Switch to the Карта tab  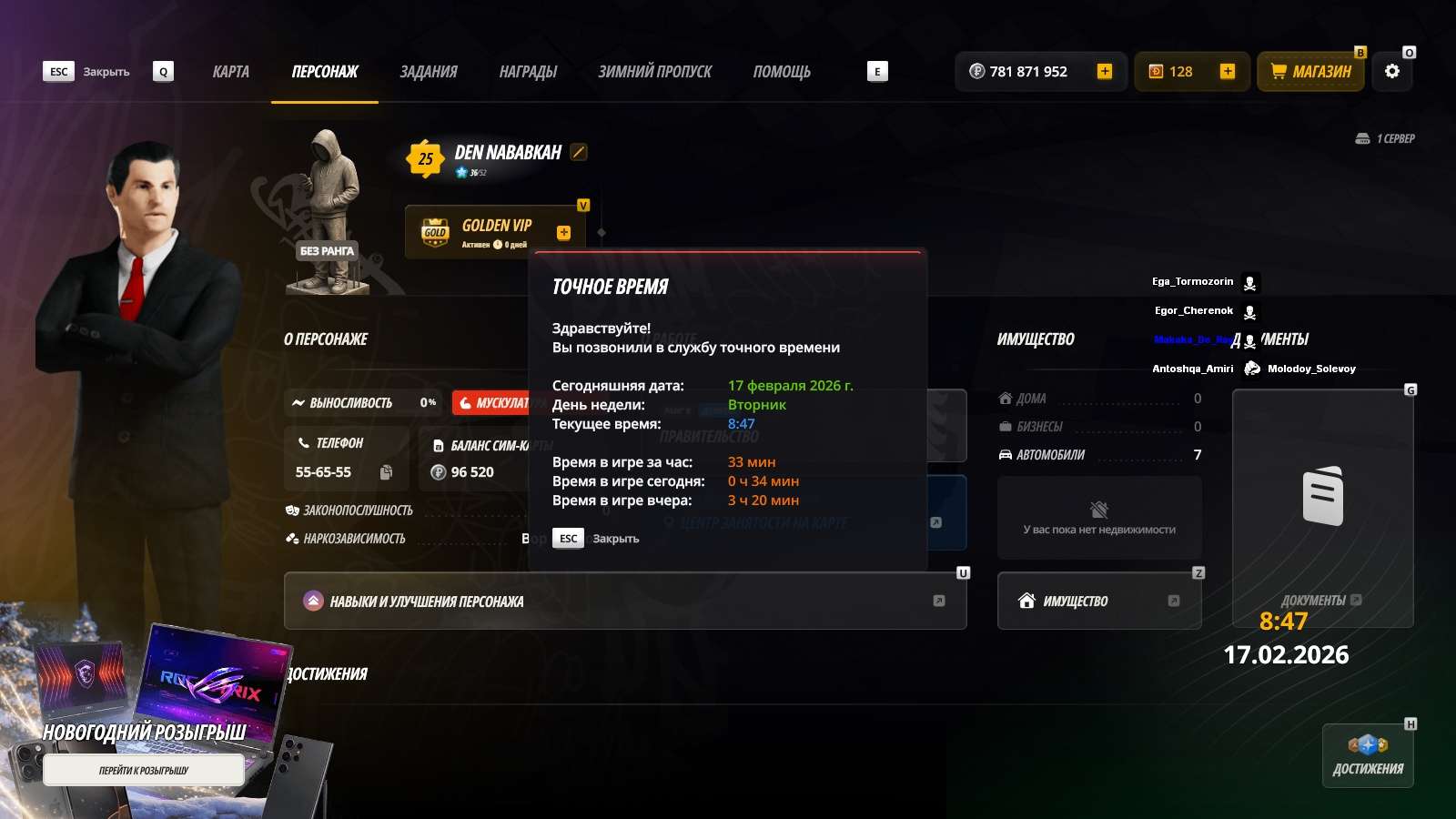coord(230,72)
